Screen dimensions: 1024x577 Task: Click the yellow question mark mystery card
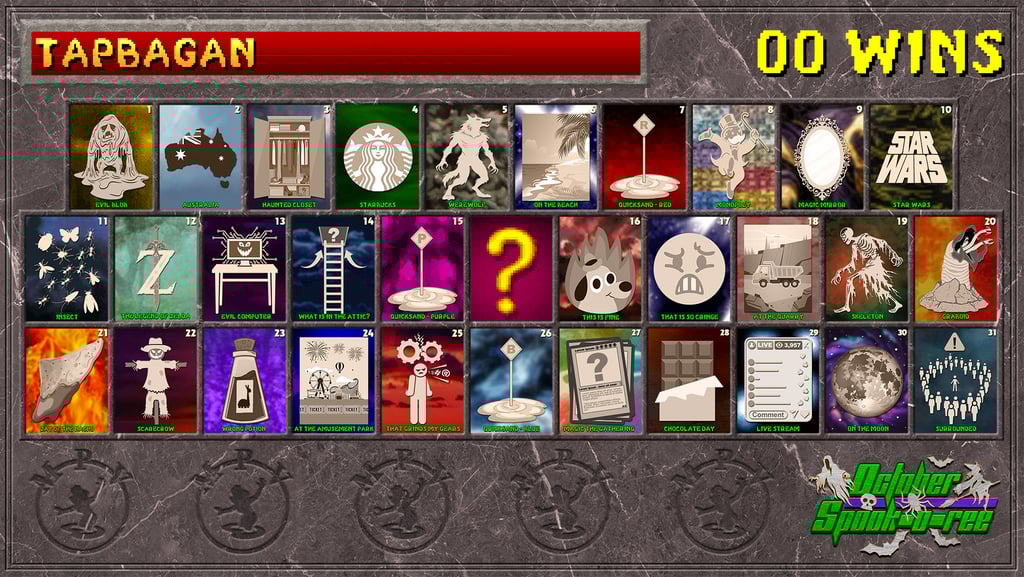pos(511,268)
